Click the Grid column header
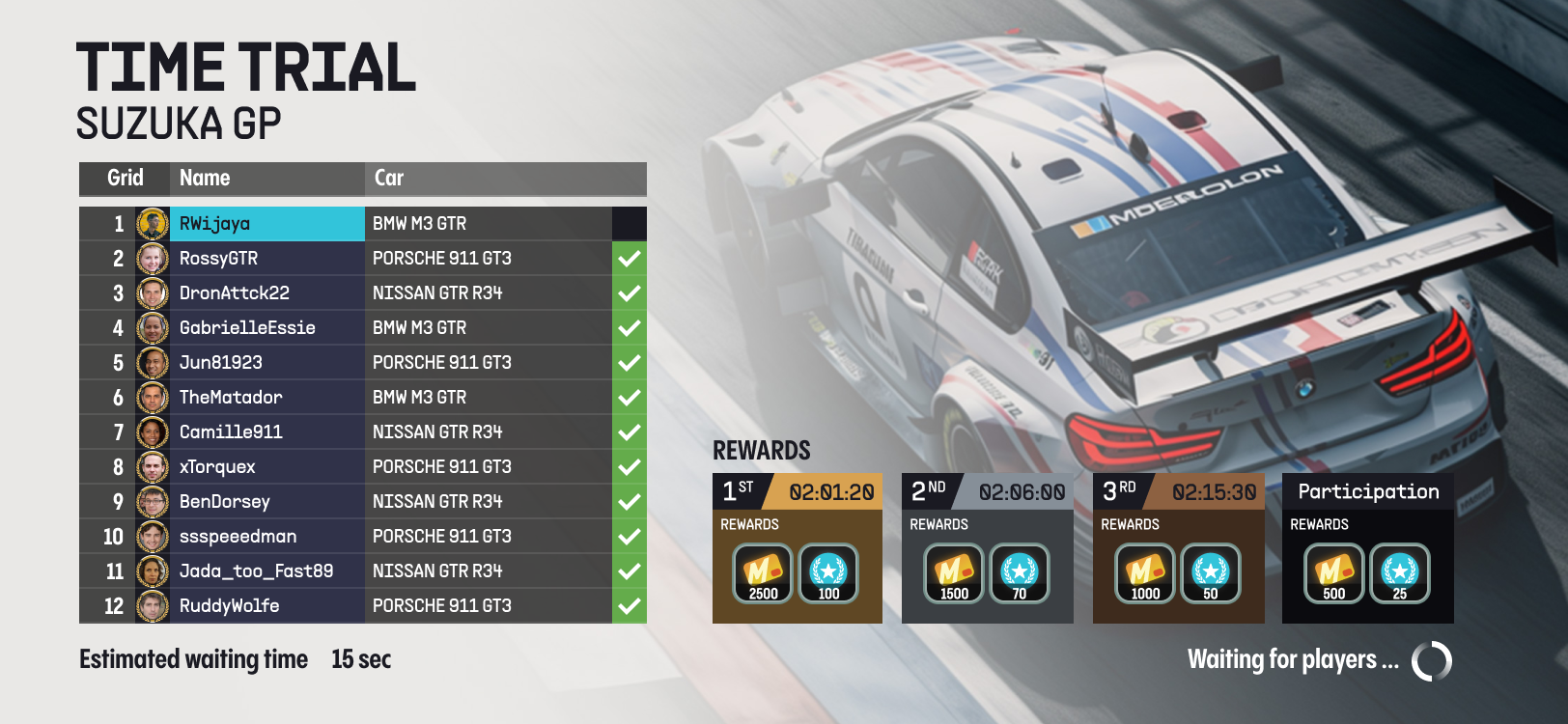Viewport: 1568px width, 724px height. click(125, 179)
